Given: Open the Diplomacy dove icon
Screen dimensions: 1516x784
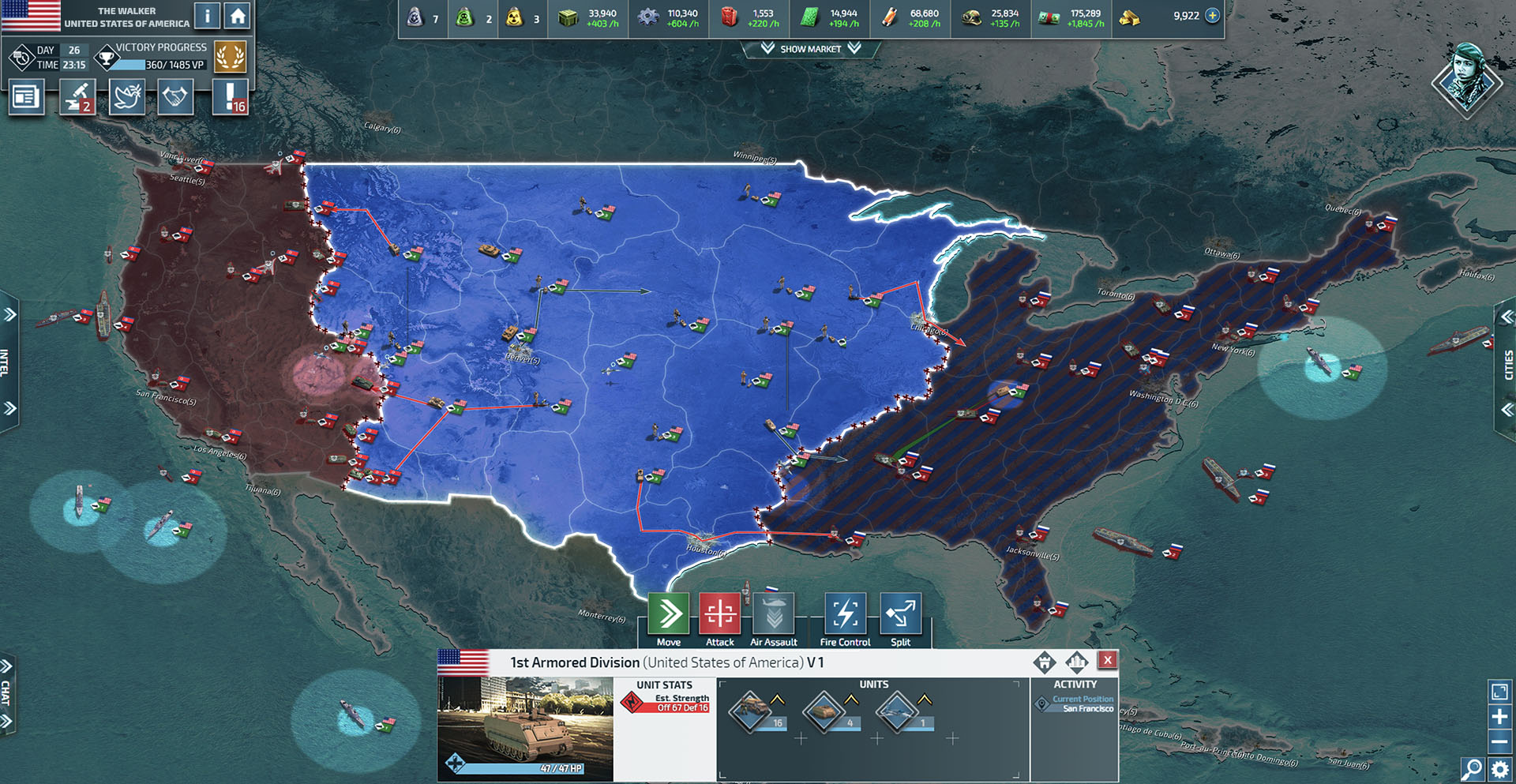Looking at the screenshot, I should point(126,96).
